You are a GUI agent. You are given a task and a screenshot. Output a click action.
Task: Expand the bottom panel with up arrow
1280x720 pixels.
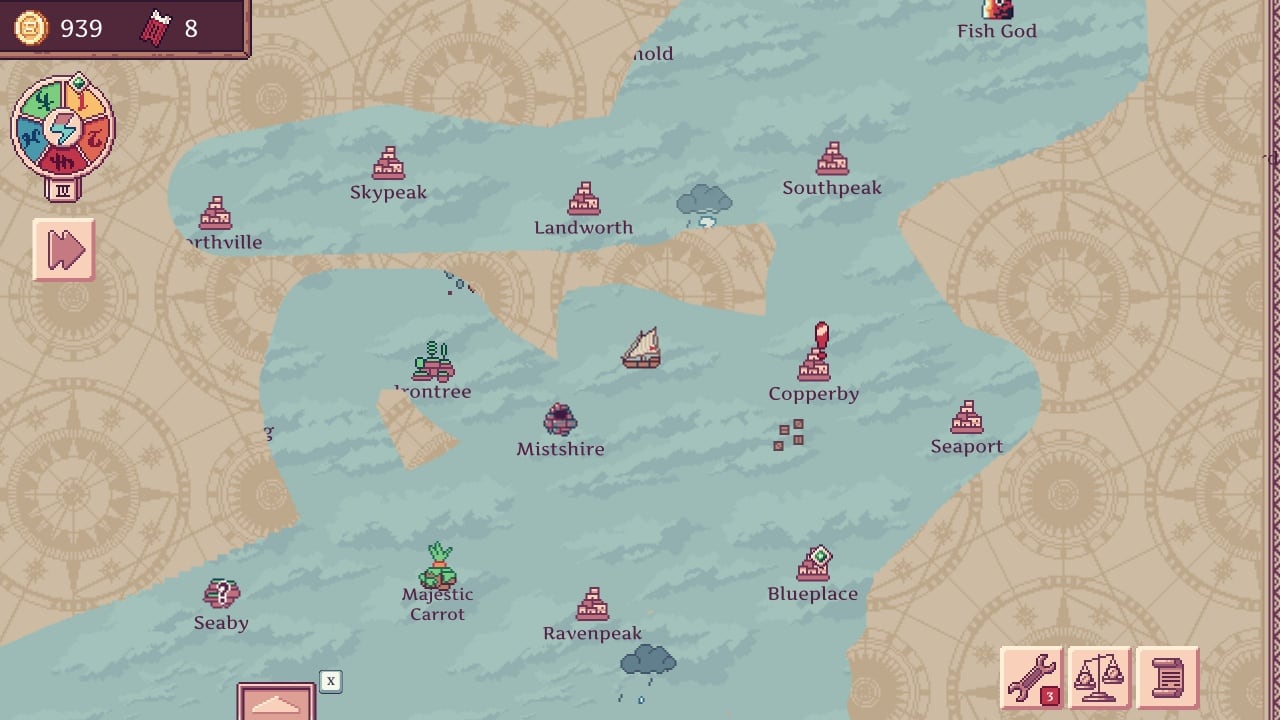(276, 702)
